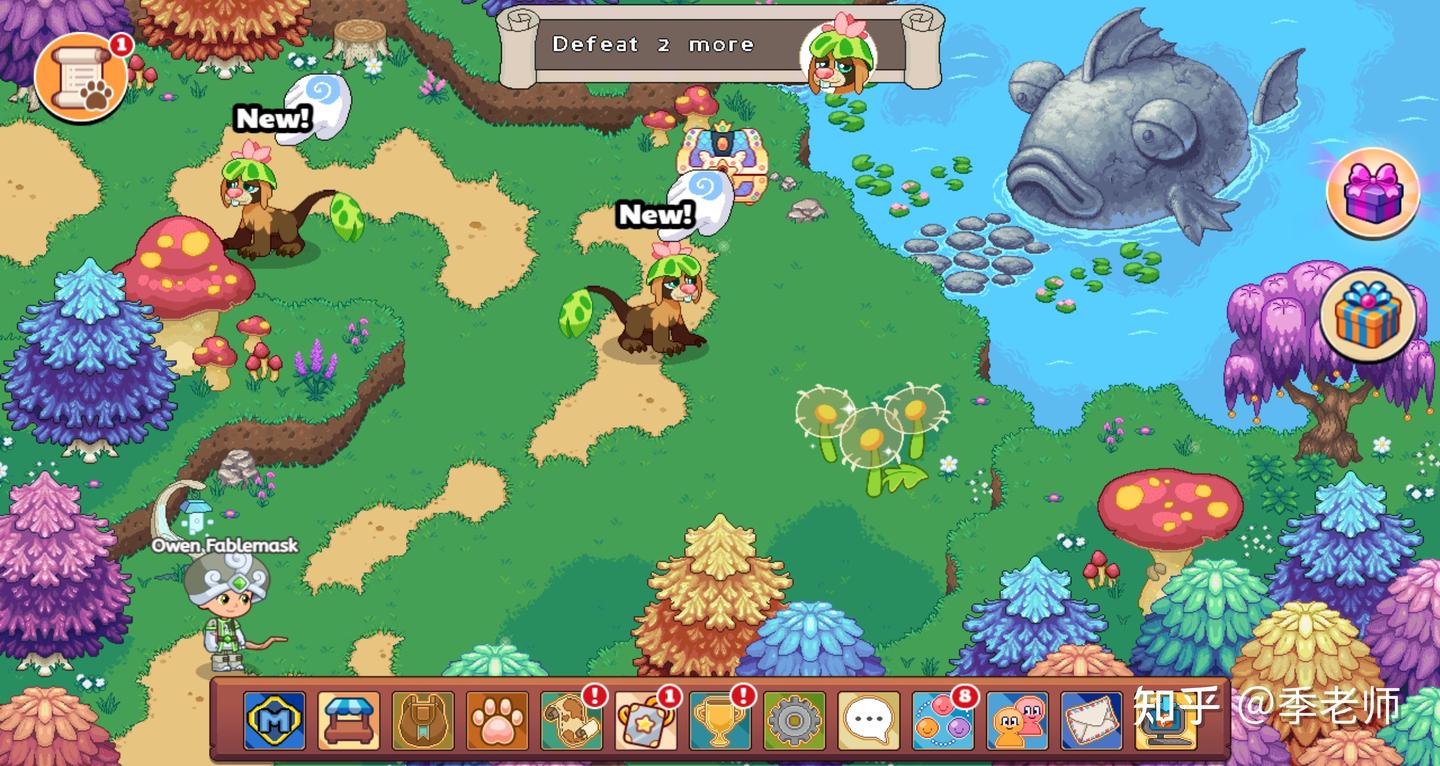Open the pets paw print menu
1440x766 pixels.
coord(497,720)
